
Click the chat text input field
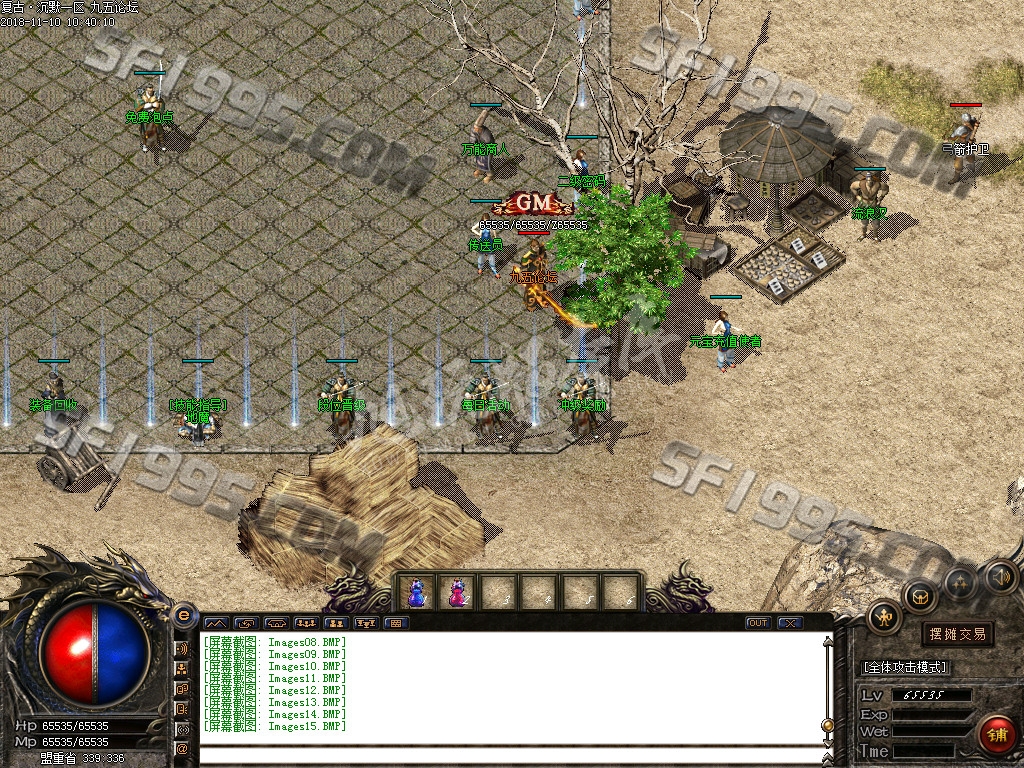click(510, 756)
